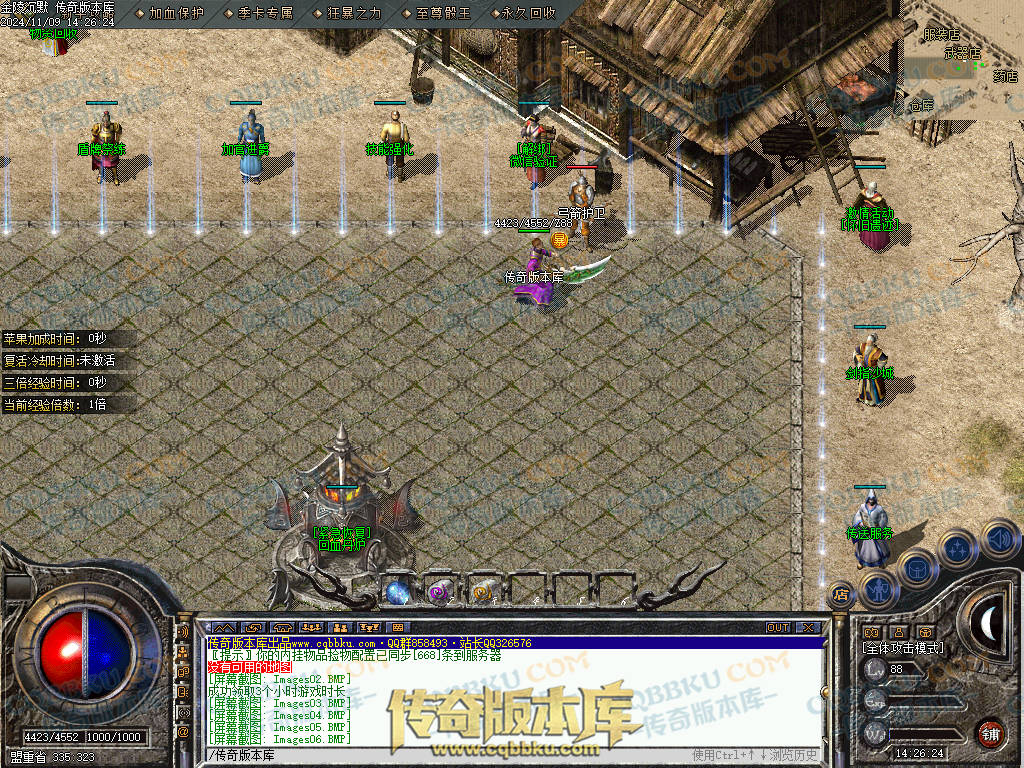Screen dimensions: 1024x768
Task: Open the character equipment round button
Action: 877,589
